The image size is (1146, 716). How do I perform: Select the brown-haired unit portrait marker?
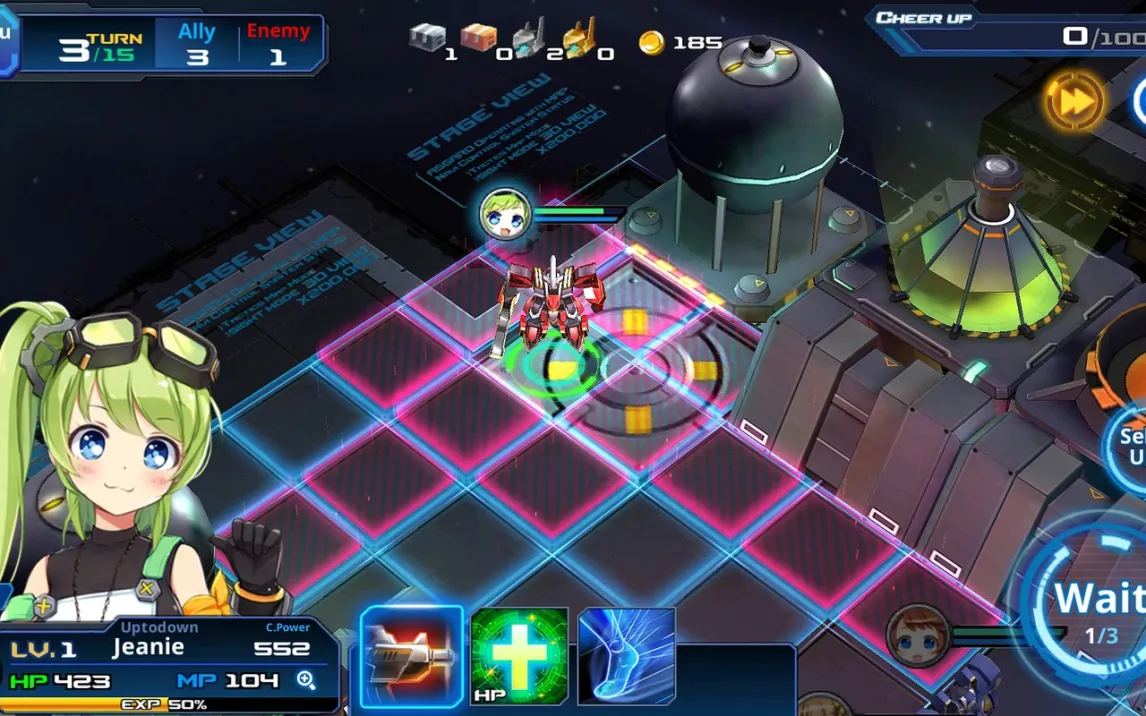coord(915,635)
